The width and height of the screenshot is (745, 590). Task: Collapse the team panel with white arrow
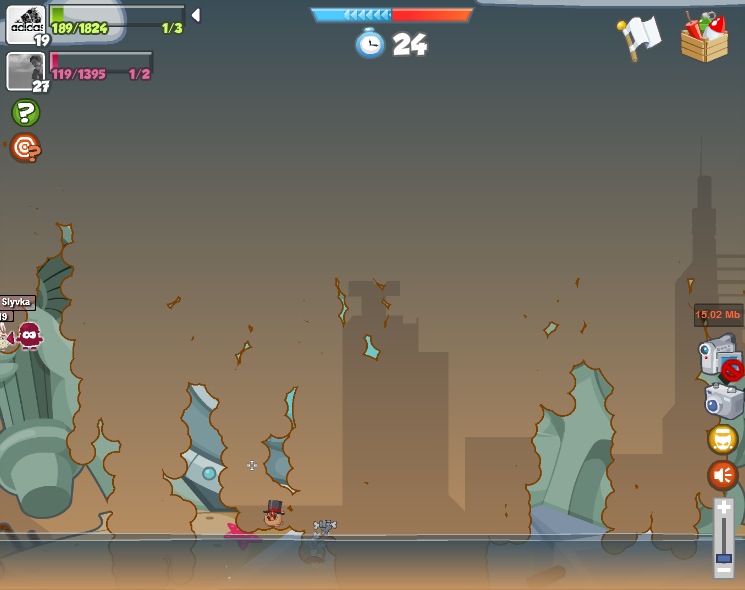196,15
